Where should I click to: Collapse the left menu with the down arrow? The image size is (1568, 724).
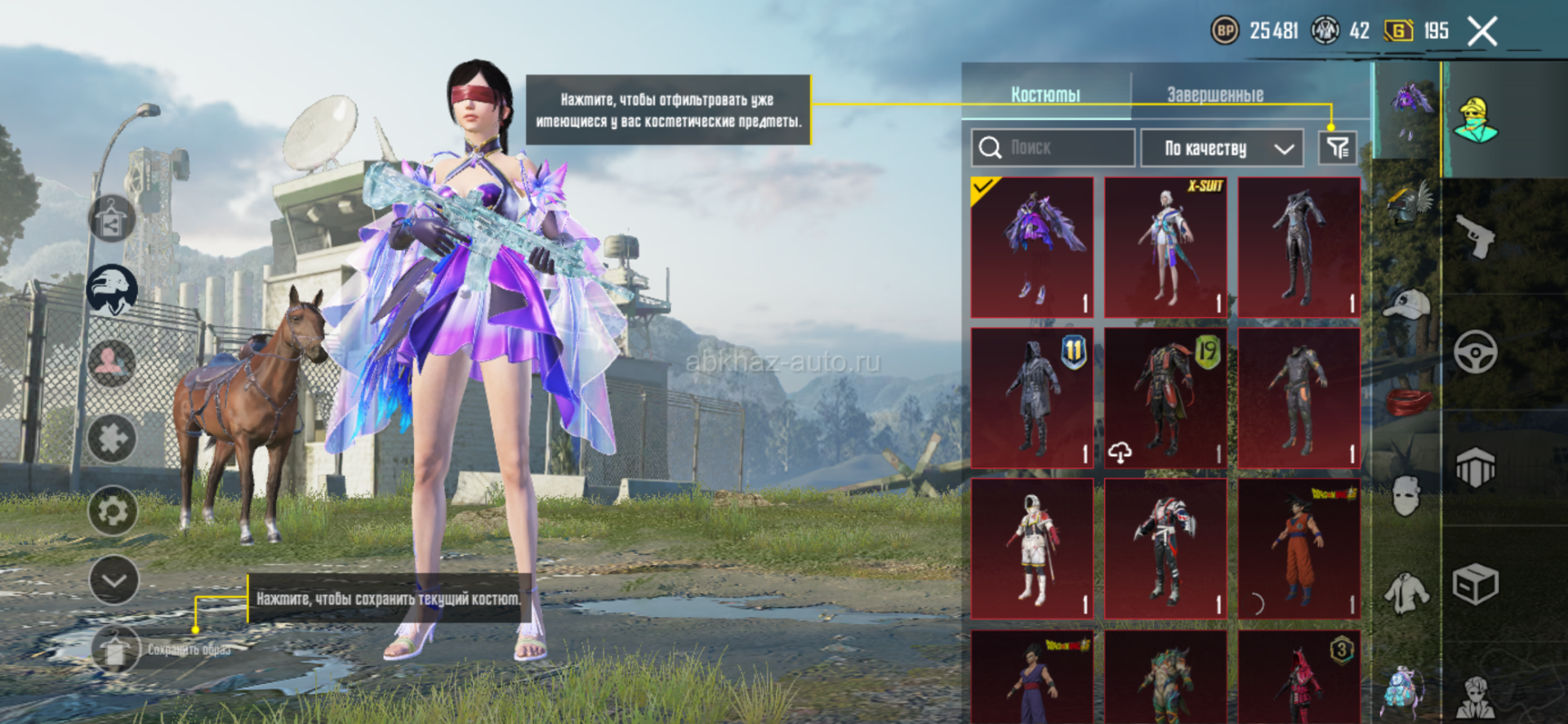(114, 580)
